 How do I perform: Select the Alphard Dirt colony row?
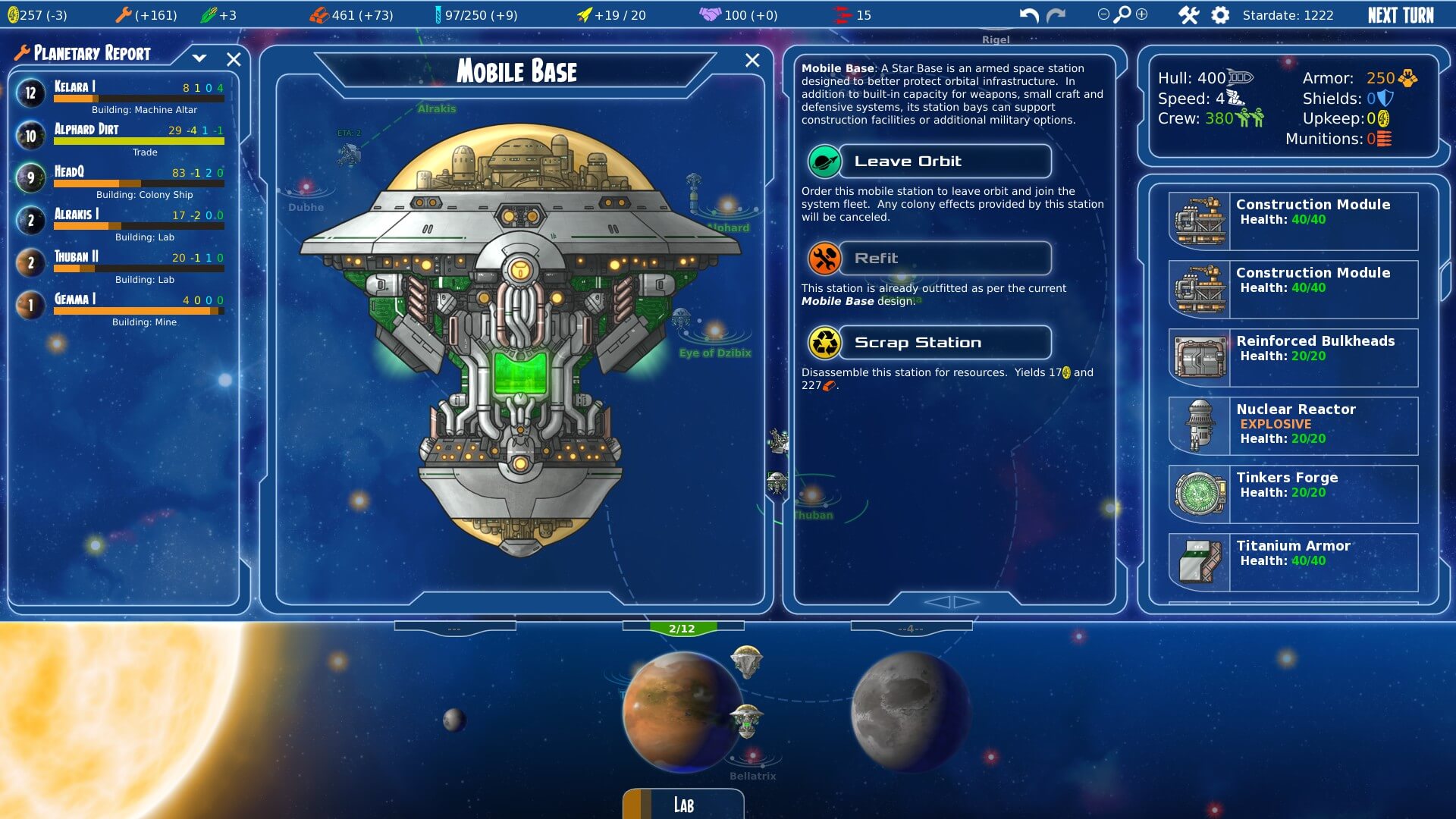coord(121,136)
